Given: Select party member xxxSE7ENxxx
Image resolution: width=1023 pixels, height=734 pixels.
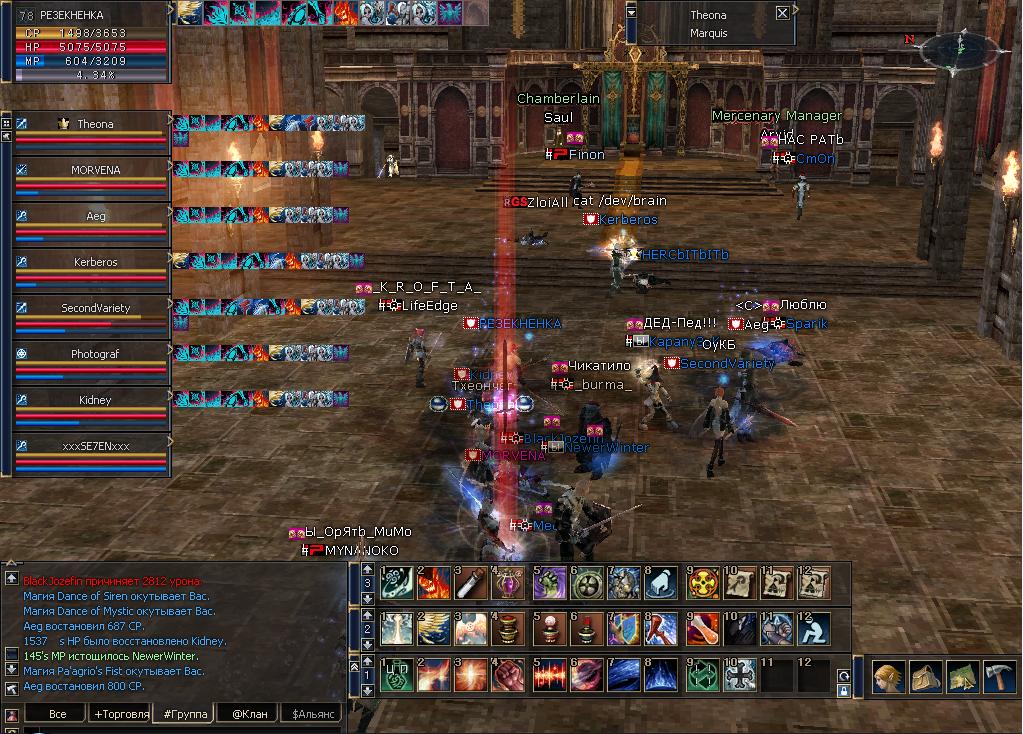Looking at the screenshot, I should click(95, 446).
